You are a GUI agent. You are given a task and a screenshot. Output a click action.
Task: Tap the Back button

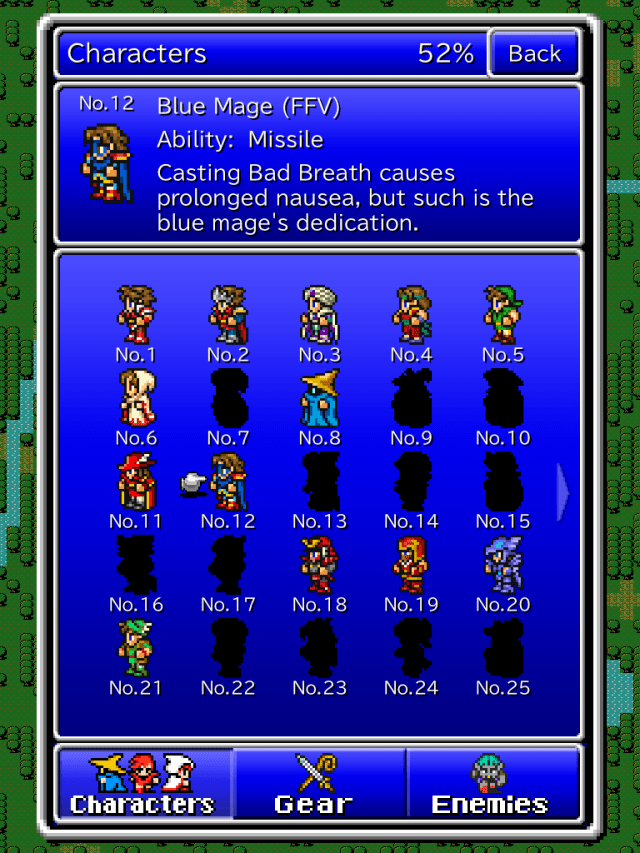[x=534, y=54]
